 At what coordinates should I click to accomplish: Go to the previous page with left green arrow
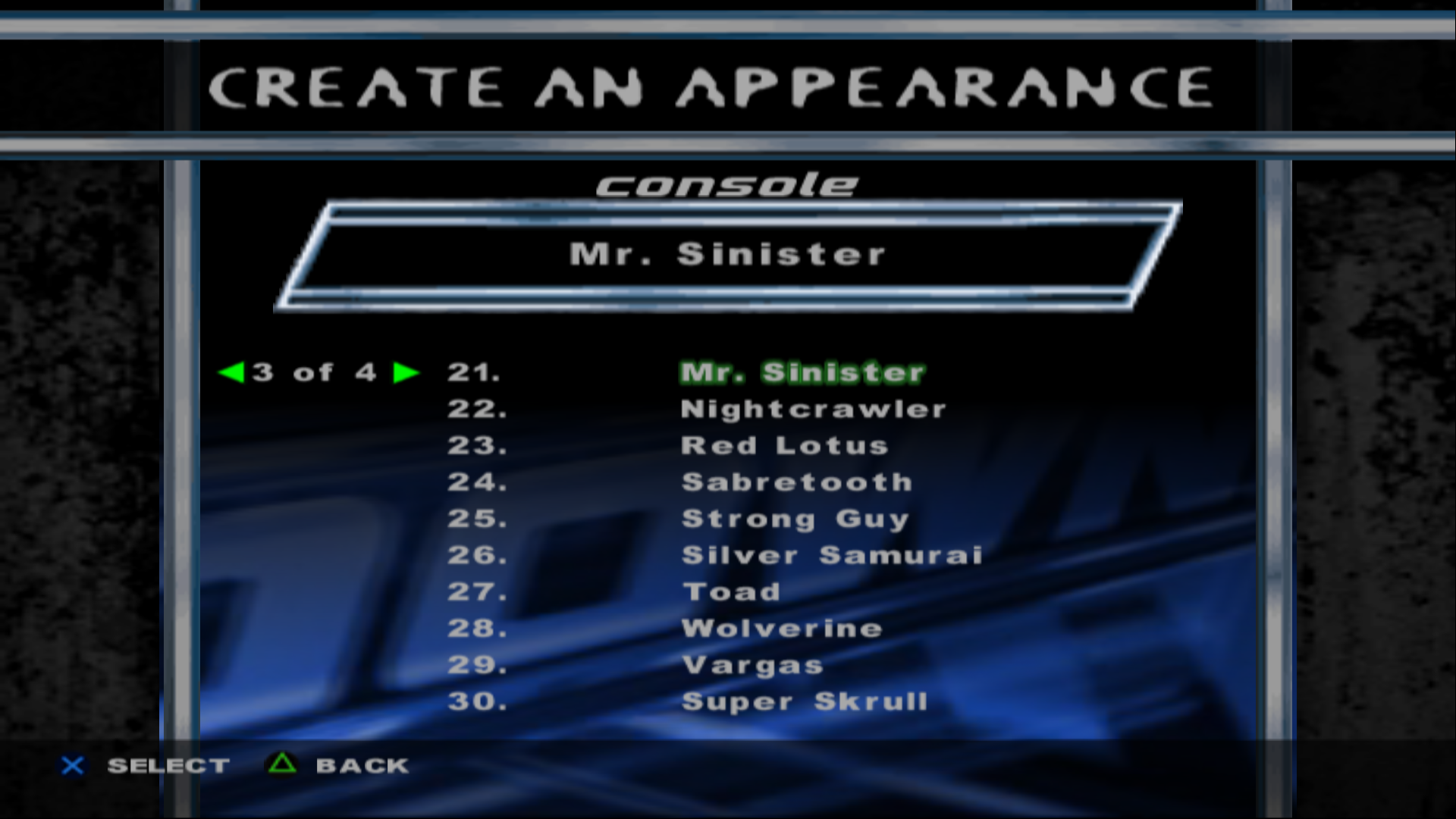pos(231,372)
